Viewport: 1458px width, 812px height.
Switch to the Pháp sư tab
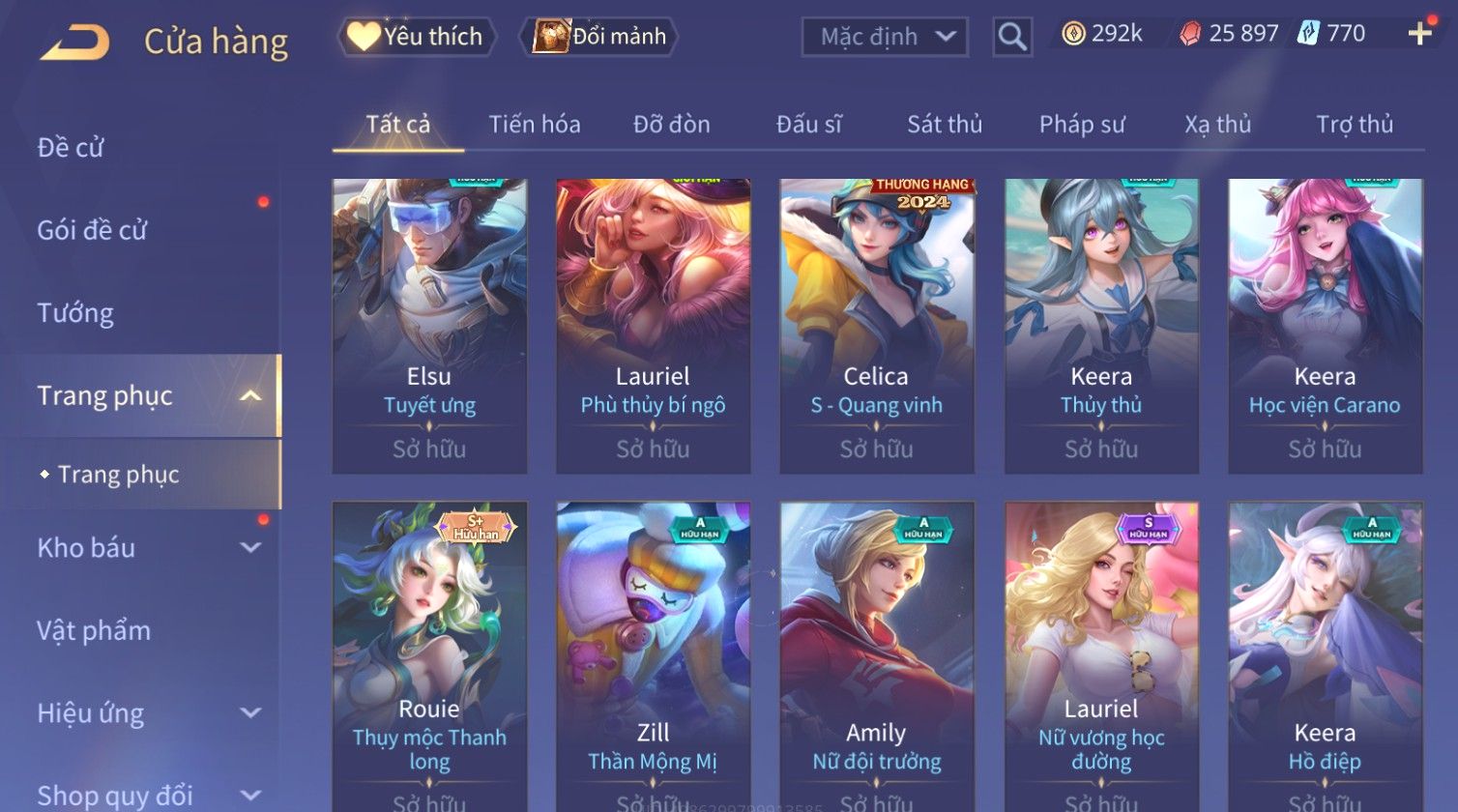[x=1081, y=124]
